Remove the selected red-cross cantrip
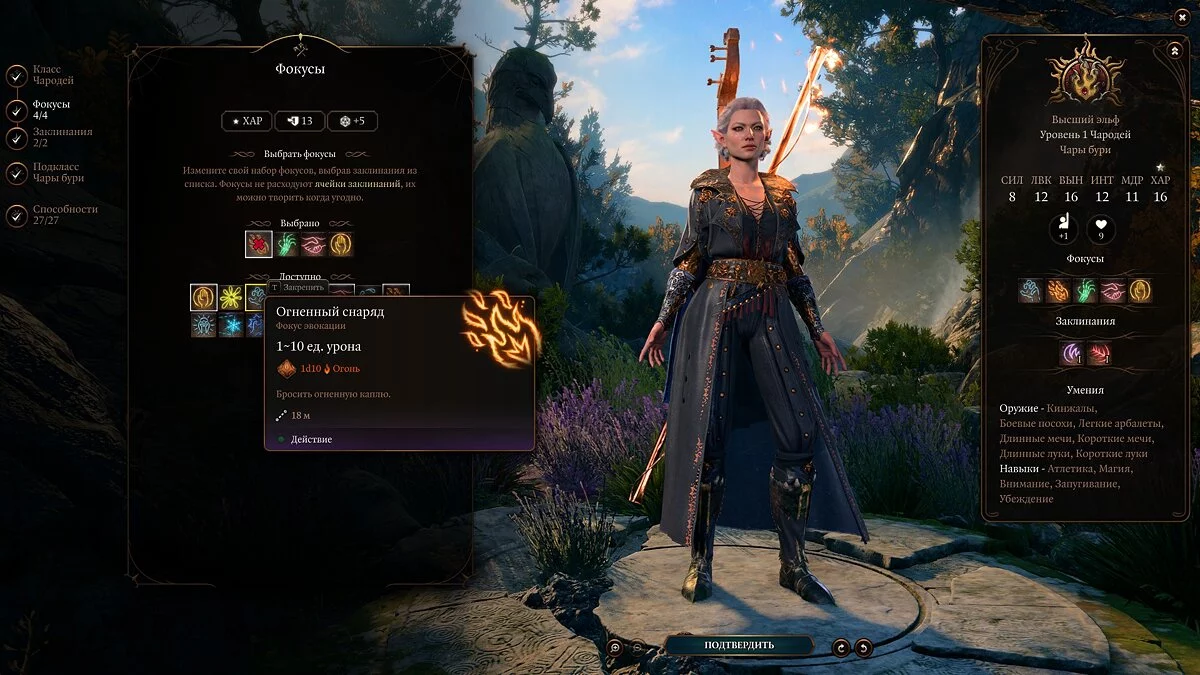This screenshot has width=1200, height=675. tap(259, 244)
